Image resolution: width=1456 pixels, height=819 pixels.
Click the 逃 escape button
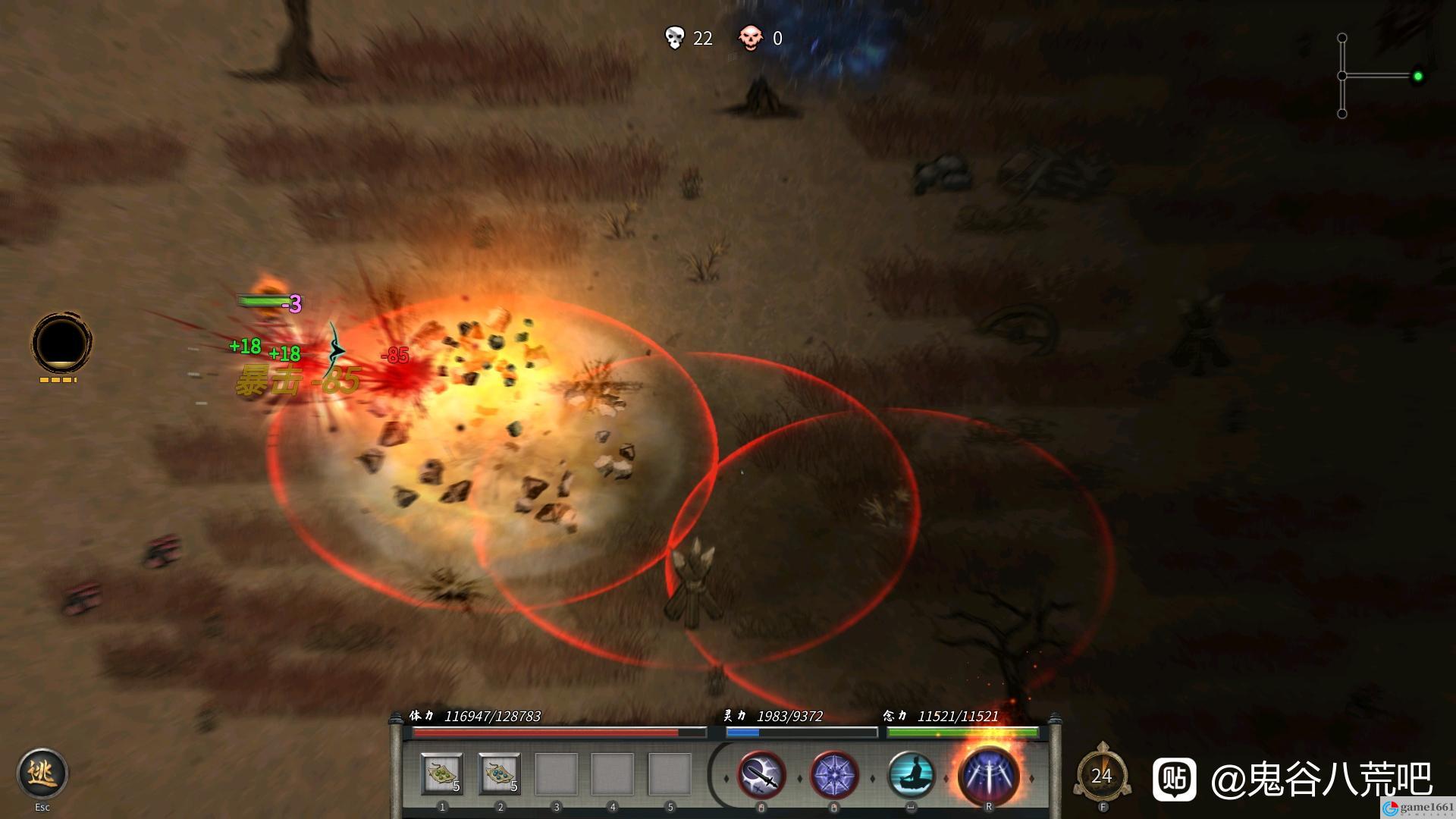pos(42,773)
